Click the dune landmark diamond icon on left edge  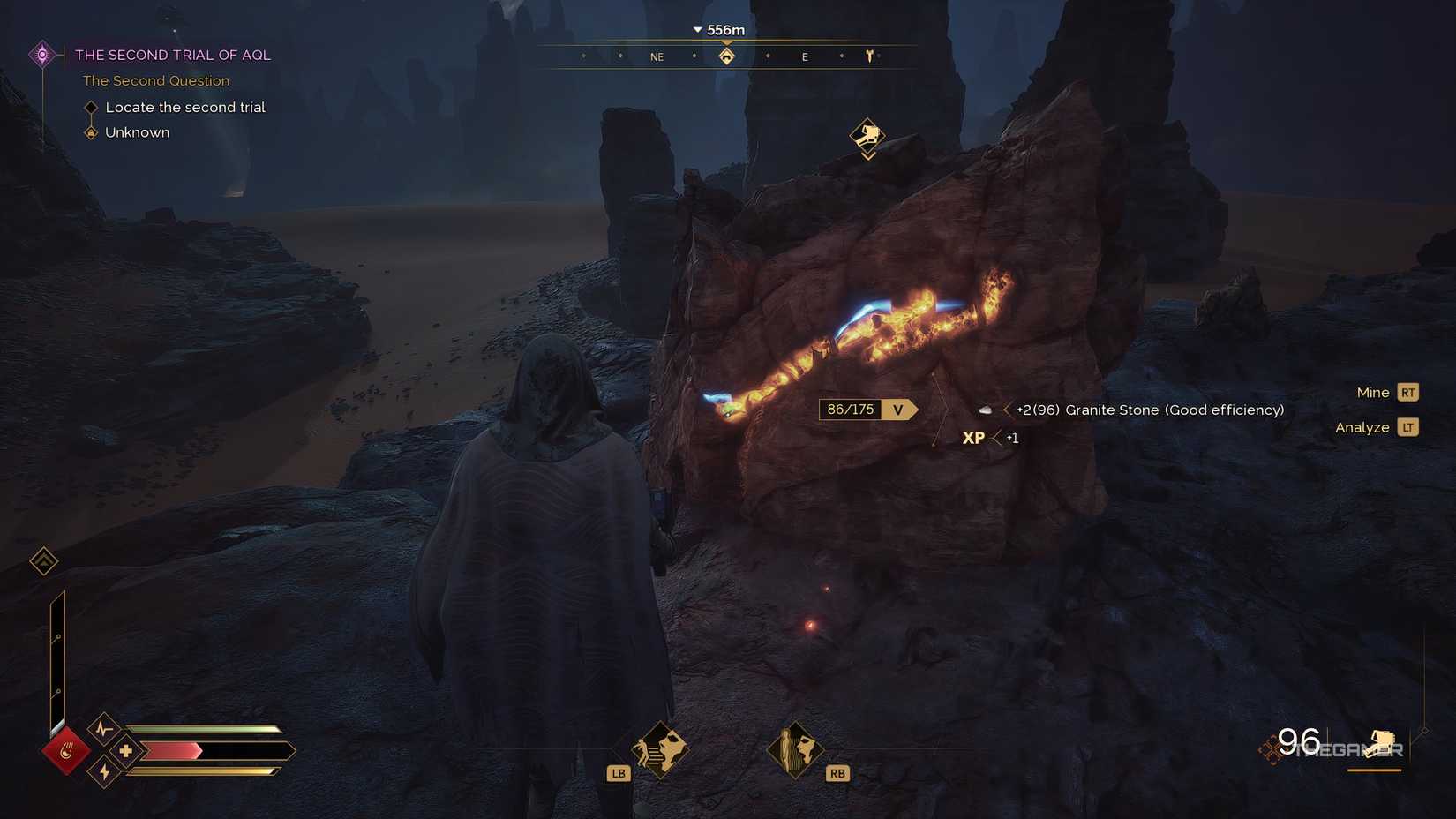pyautogui.click(x=42, y=560)
